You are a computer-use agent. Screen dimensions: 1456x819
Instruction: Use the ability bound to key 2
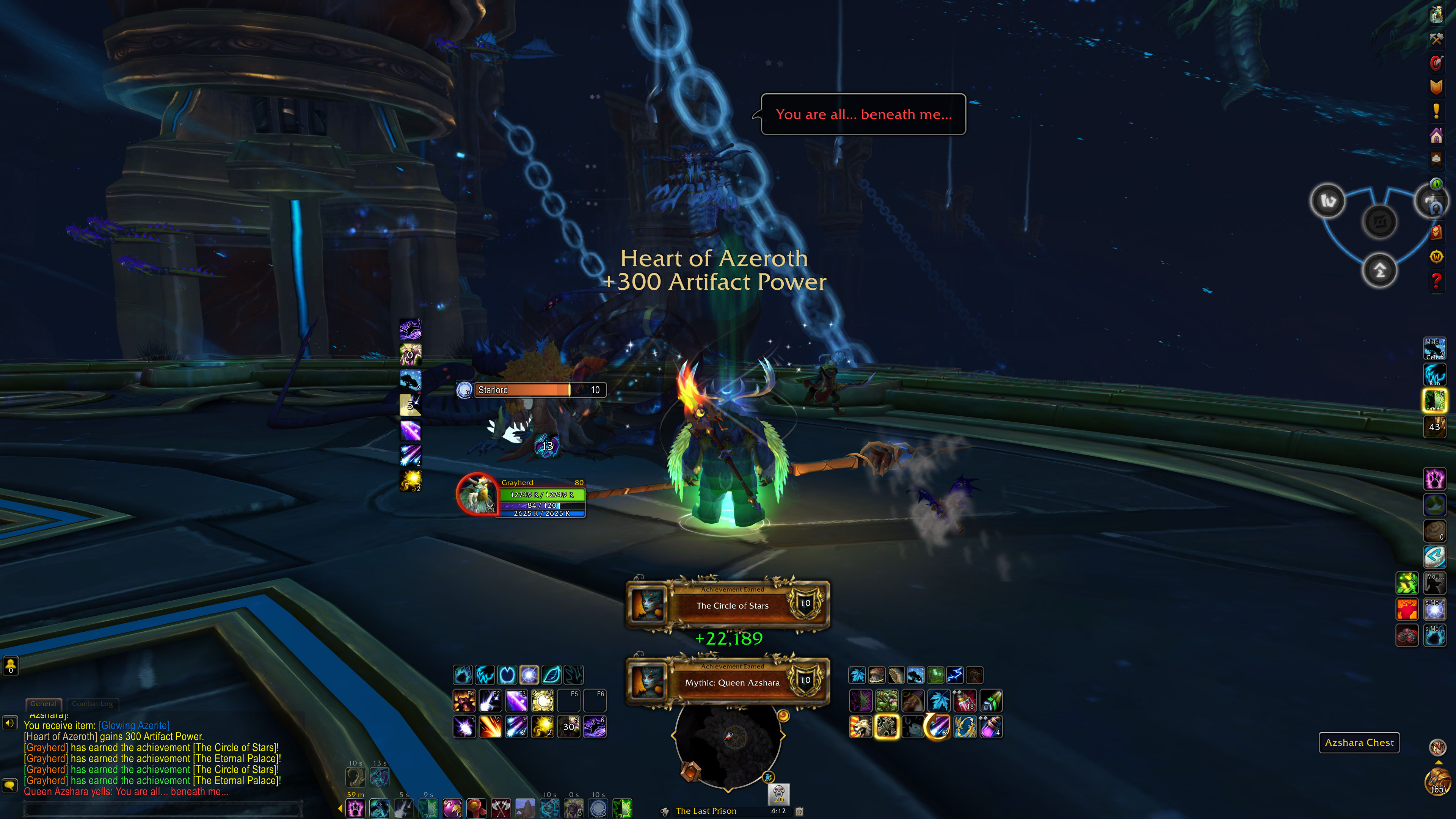(x=490, y=726)
